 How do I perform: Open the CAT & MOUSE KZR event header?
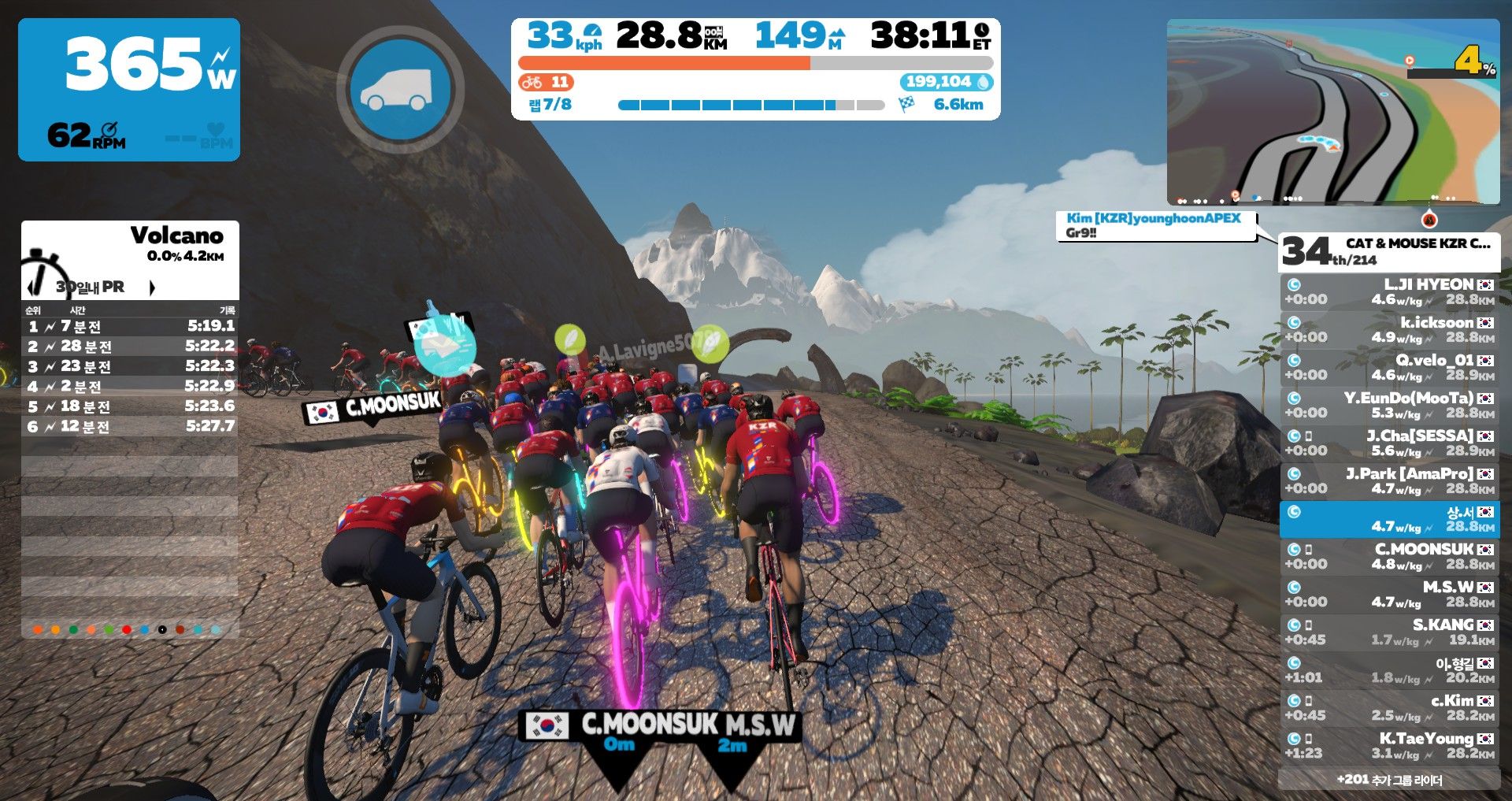pos(1389,251)
